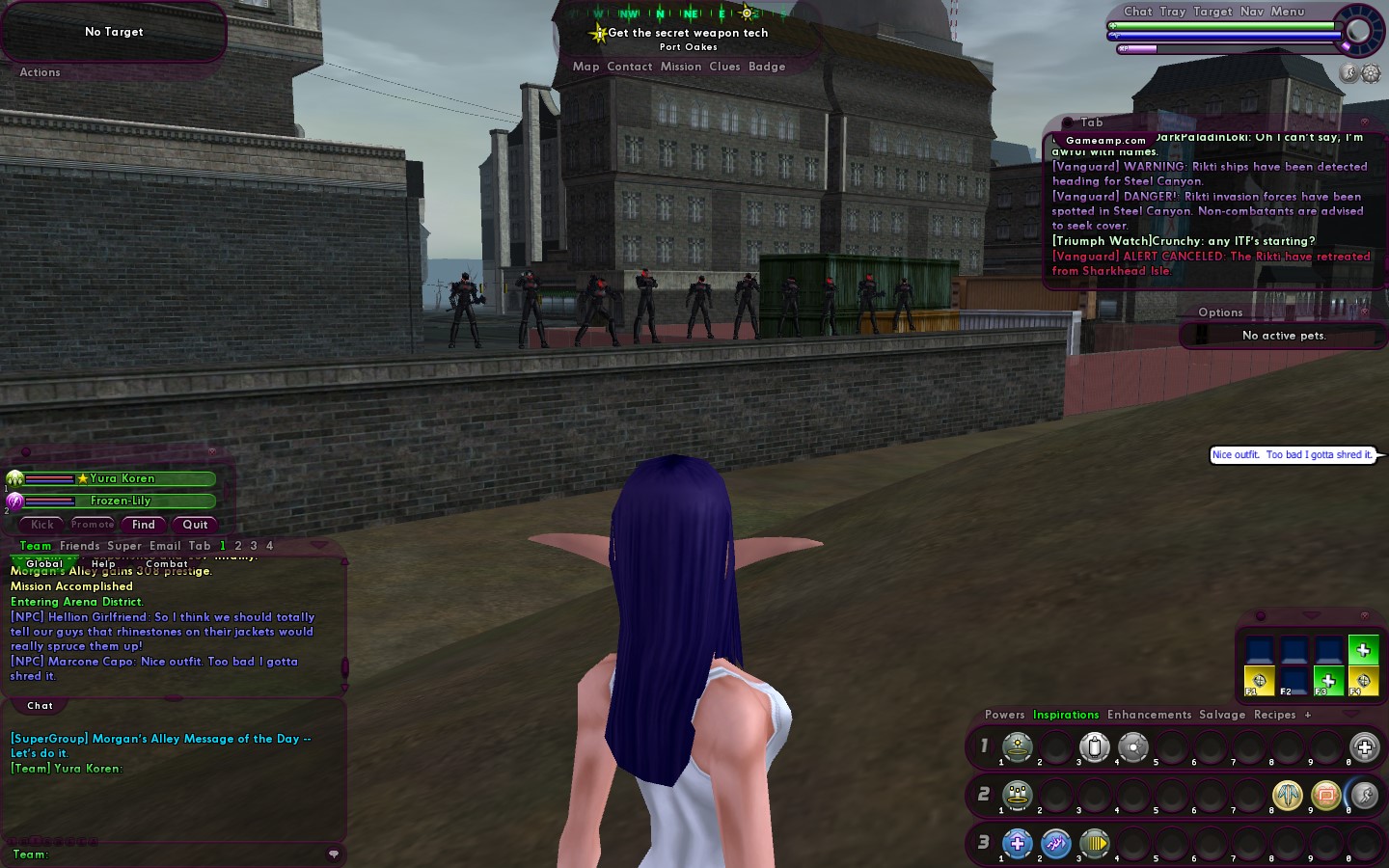Select teammate Frozen-Lily
The height and width of the screenshot is (868, 1389).
(x=121, y=501)
